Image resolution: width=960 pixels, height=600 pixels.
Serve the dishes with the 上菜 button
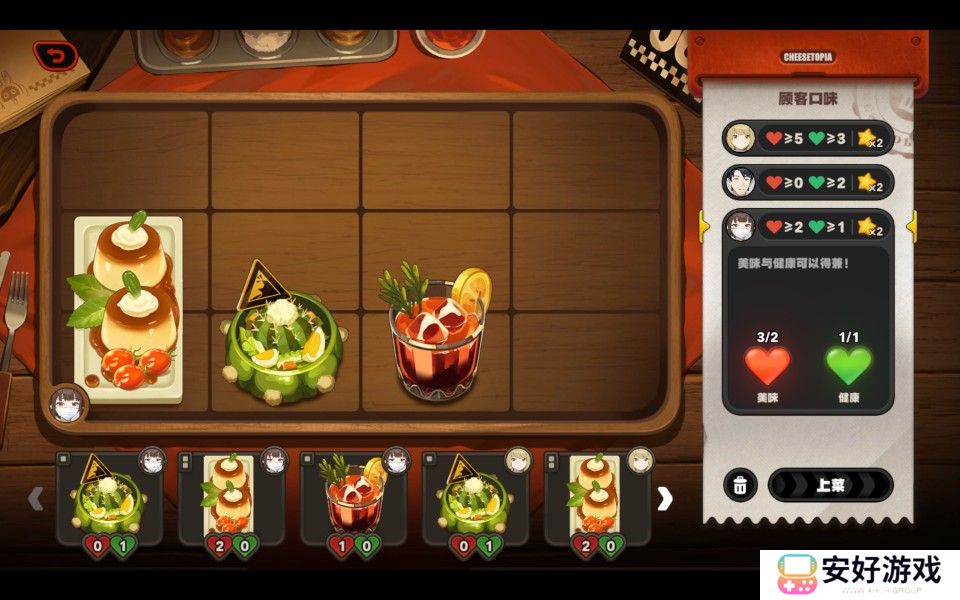point(830,485)
